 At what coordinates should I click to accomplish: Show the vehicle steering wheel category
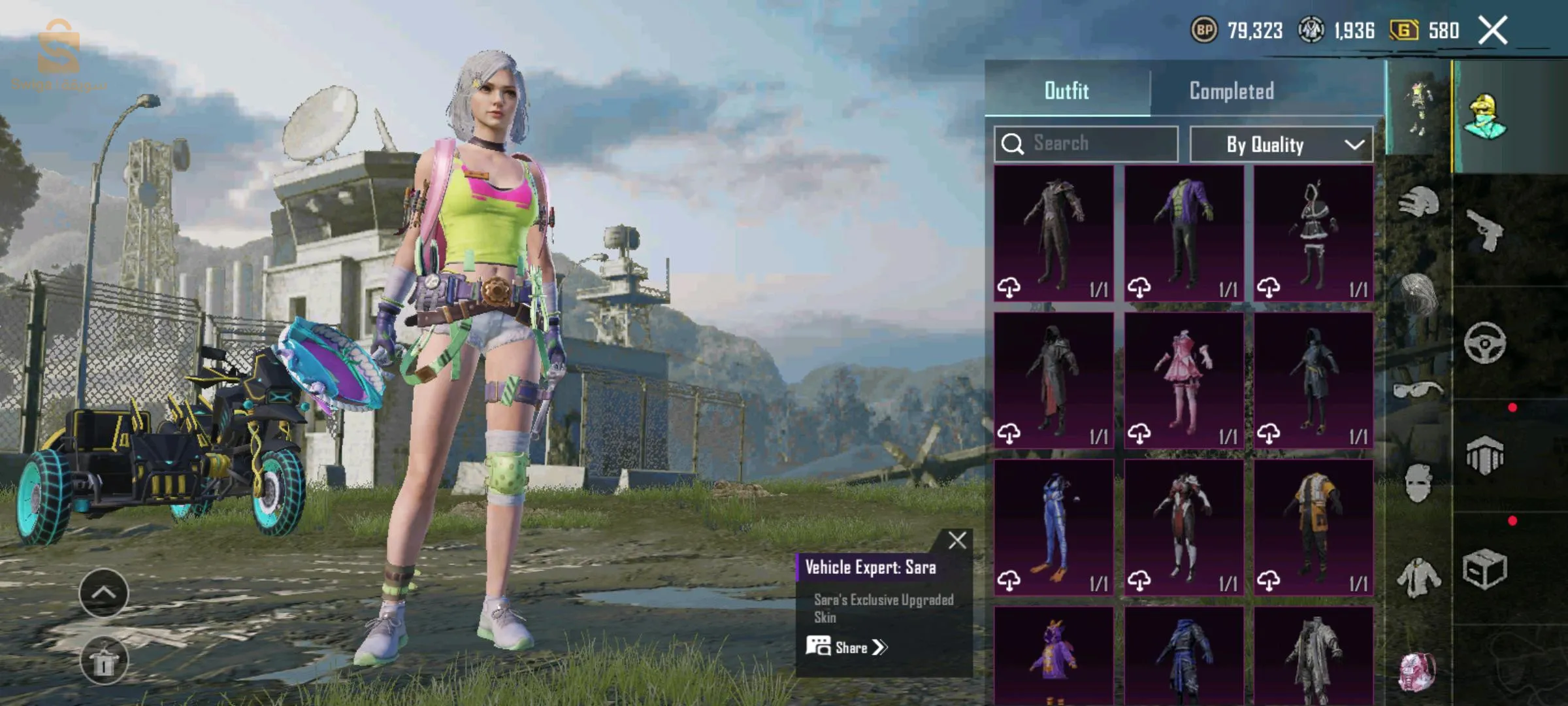click(x=1484, y=343)
